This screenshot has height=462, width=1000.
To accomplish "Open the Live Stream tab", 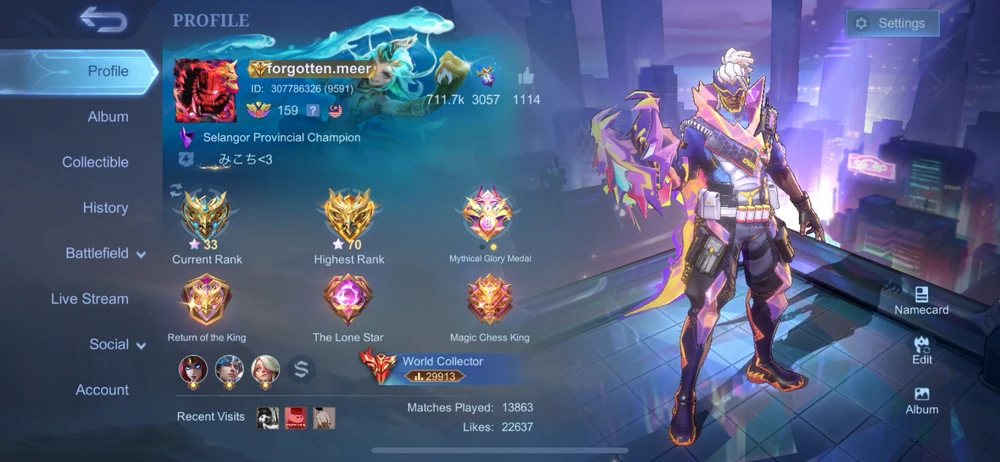I will point(90,299).
